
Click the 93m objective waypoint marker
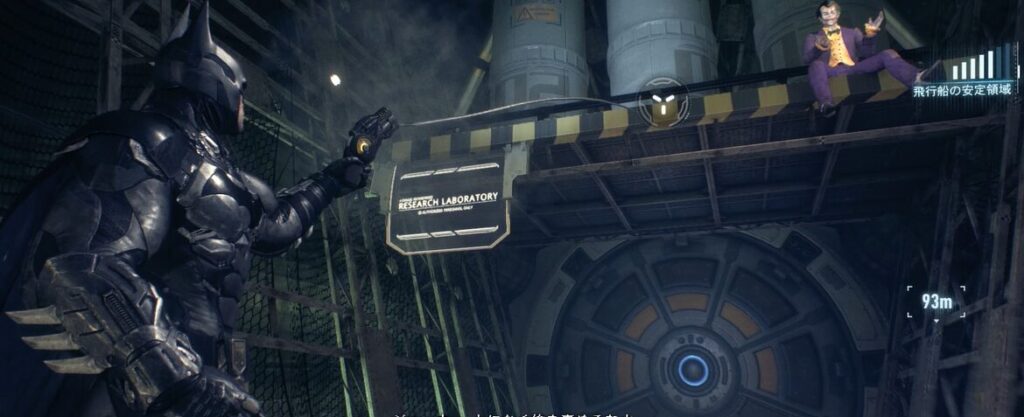[937, 303]
